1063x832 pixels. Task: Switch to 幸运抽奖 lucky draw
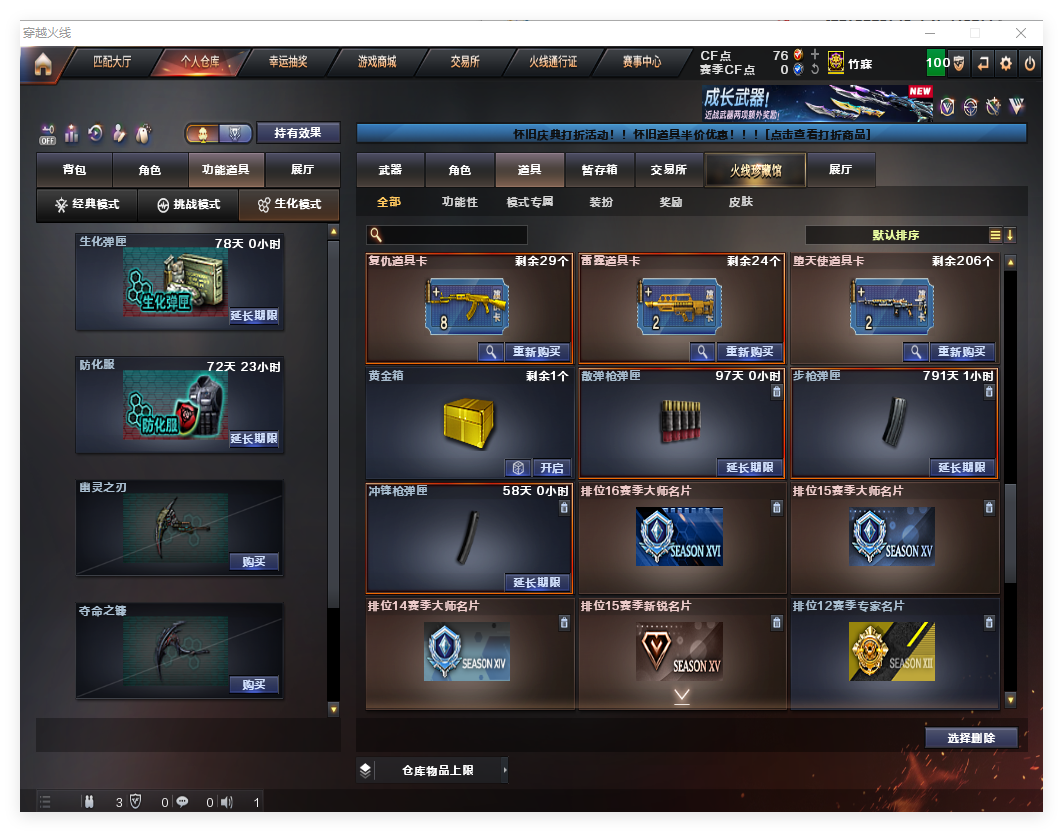click(288, 62)
